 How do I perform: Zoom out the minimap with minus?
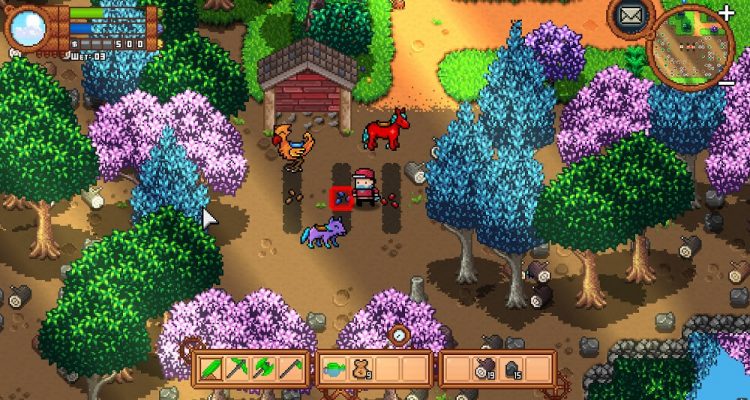click(727, 80)
